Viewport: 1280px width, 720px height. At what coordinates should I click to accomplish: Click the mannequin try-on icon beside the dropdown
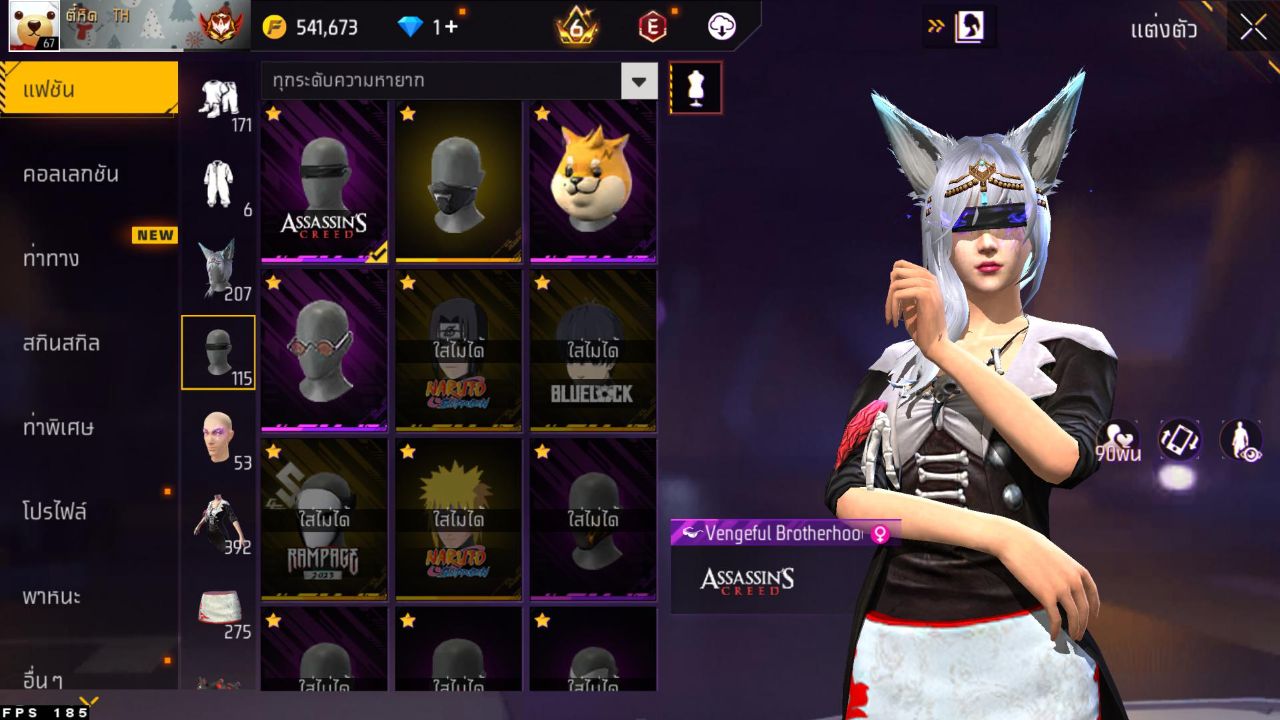(x=696, y=87)
